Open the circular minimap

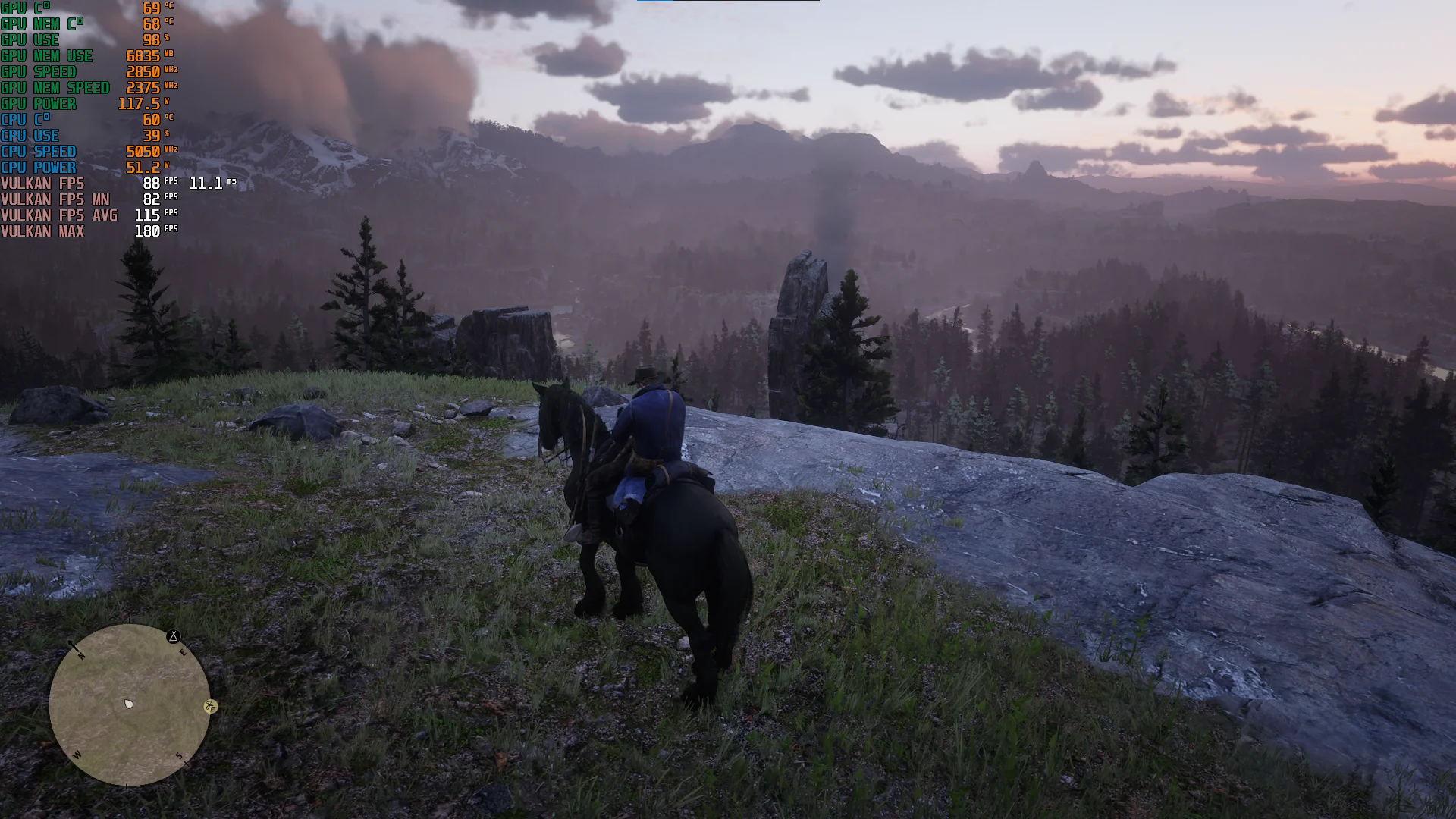[130, 704]
